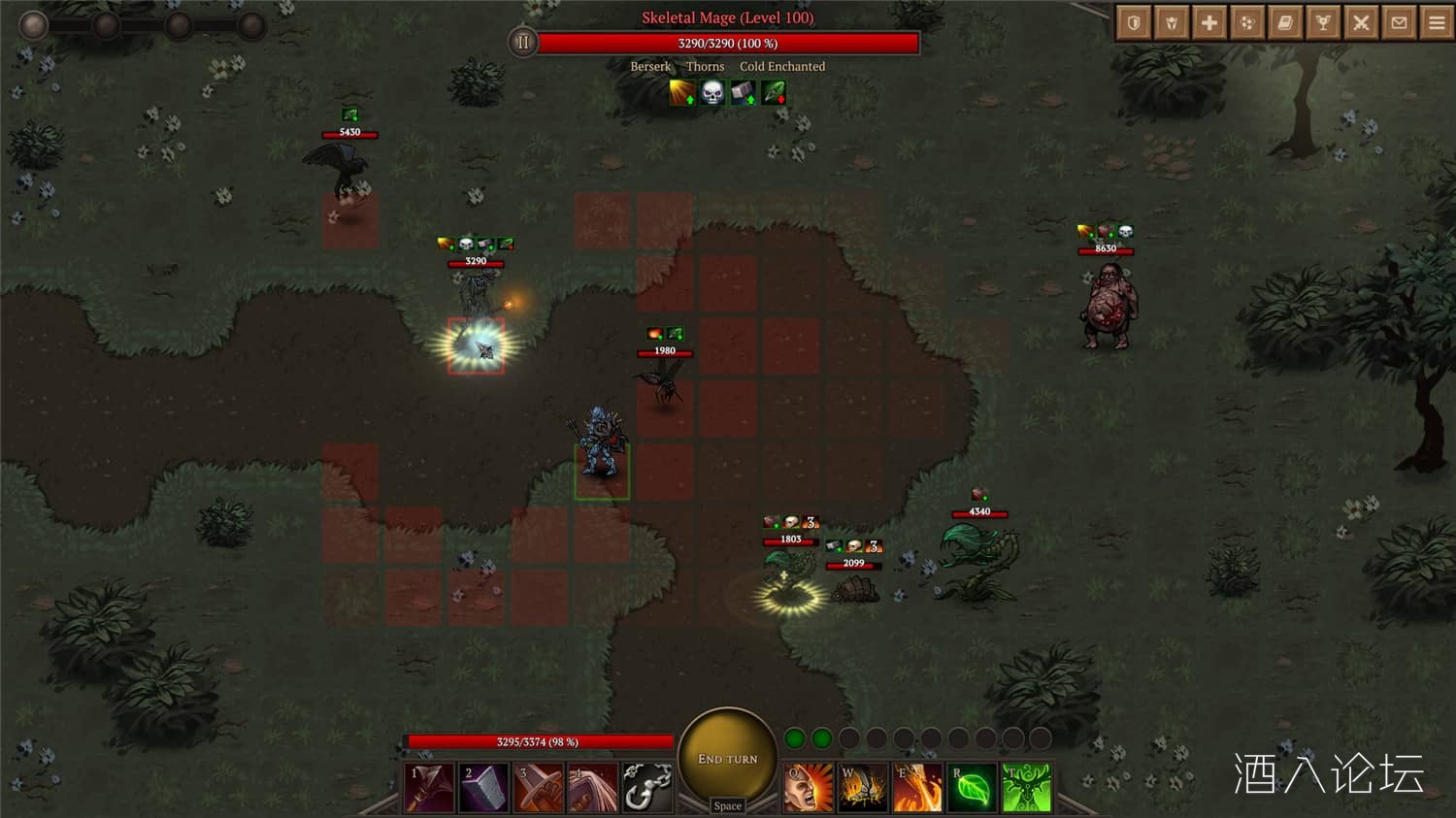Trigger the fiery gauntlet slam ability (W)
The height and width of the screenshot is (818, 1456).
(863, 788)
